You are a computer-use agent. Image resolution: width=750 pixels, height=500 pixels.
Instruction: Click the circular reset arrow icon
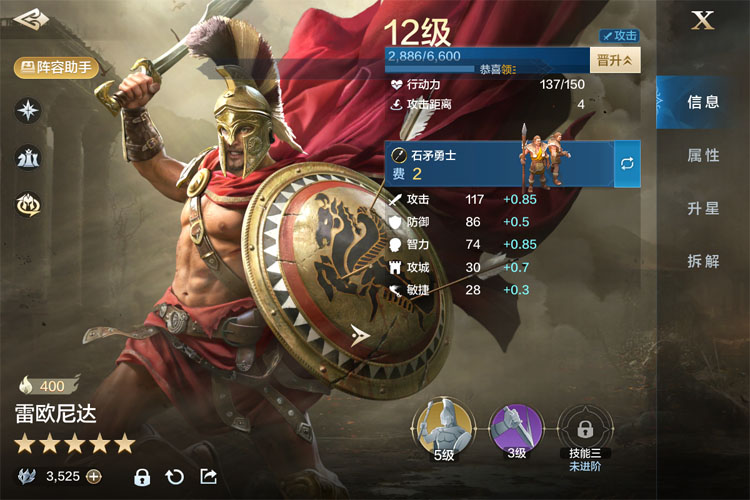pos(175,476)
